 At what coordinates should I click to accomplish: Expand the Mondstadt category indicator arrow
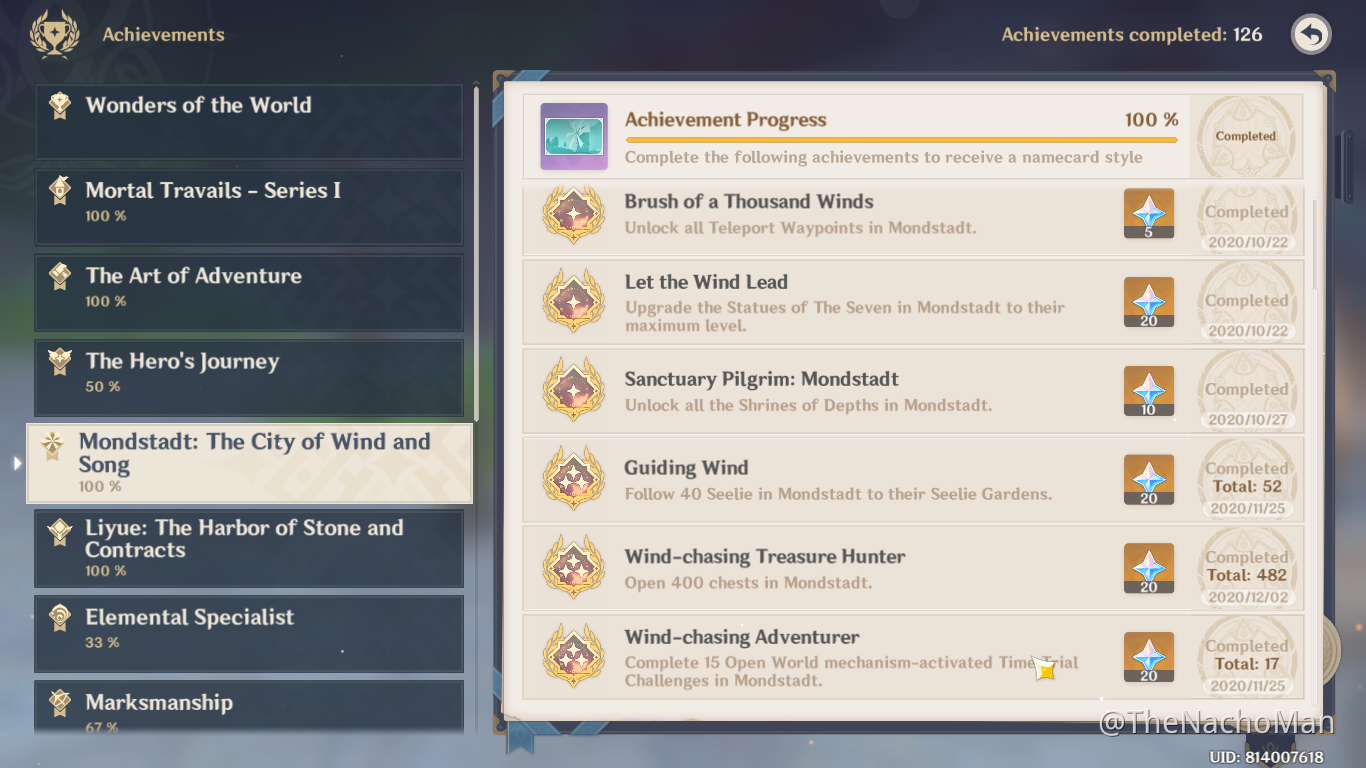(17, 462)
